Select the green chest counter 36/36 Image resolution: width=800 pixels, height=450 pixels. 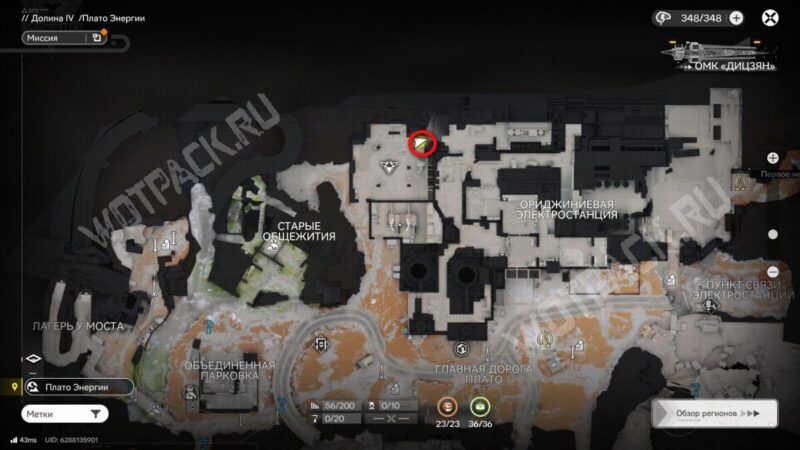pos(480,406)
